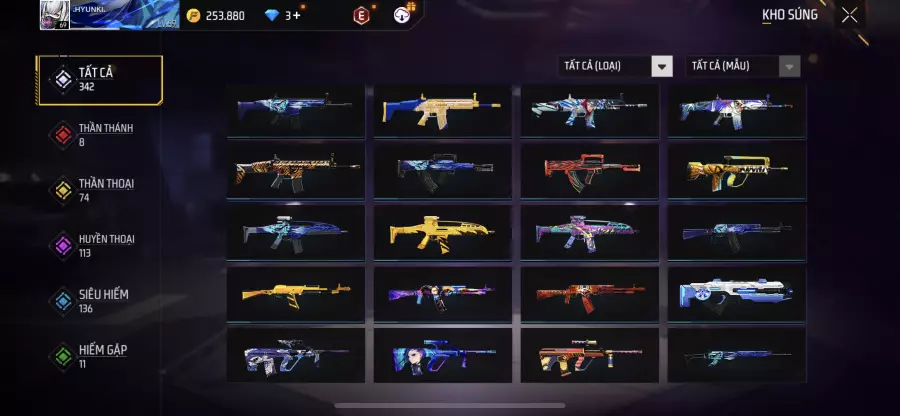
Task: Choose the solid yellow XM8 skin
Action: coord(442,232)
